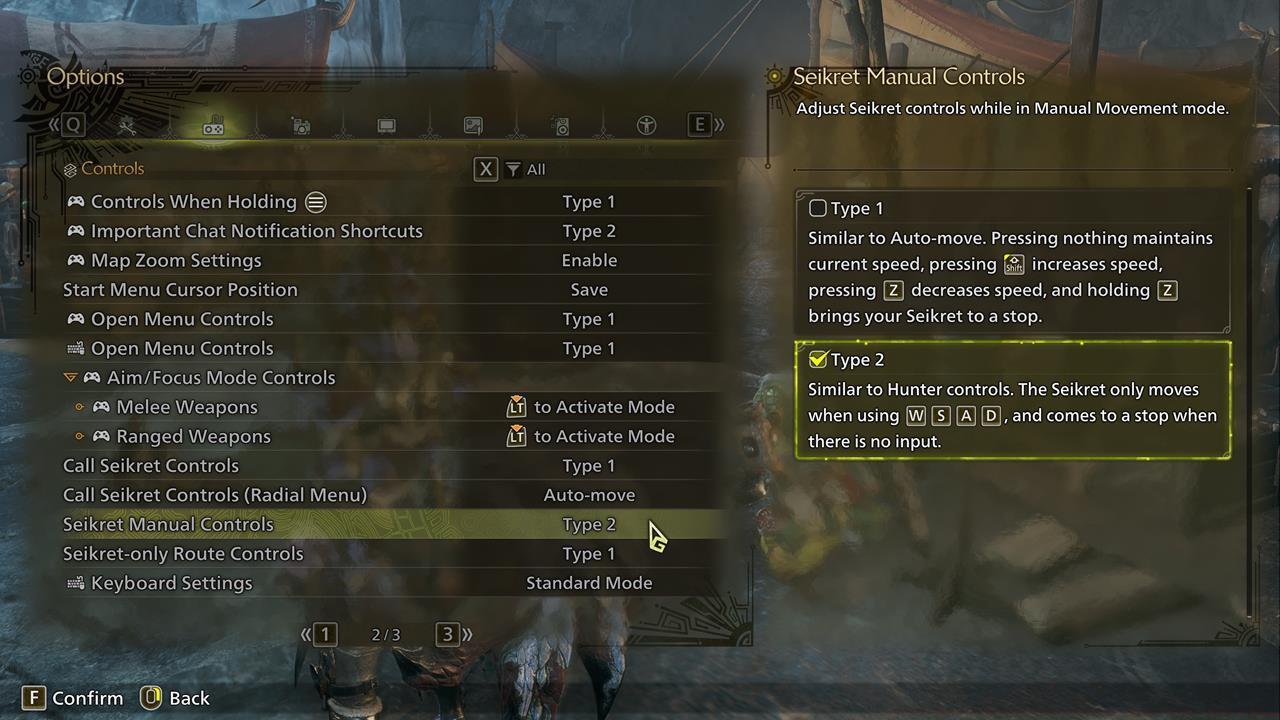Select the Type 1 Seikret control option
This screenshot has width=1280, height=720.
click(818, 209)
